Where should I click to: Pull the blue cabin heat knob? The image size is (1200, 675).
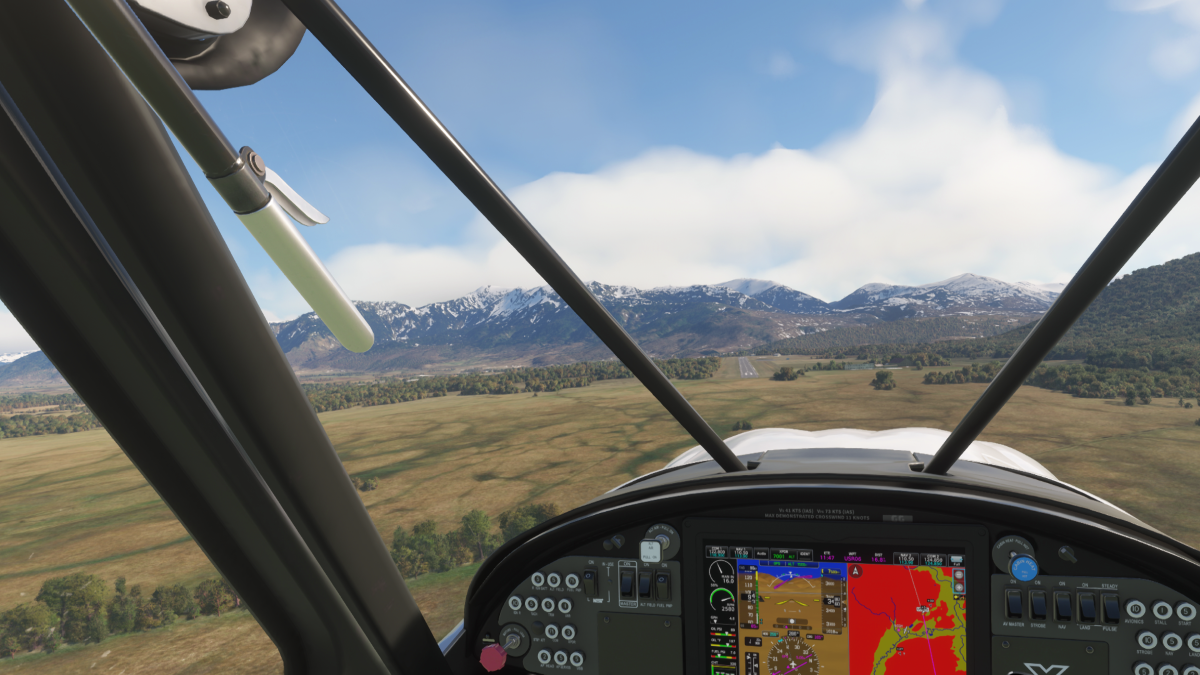pyautogui.click(x=1023, y=568)
